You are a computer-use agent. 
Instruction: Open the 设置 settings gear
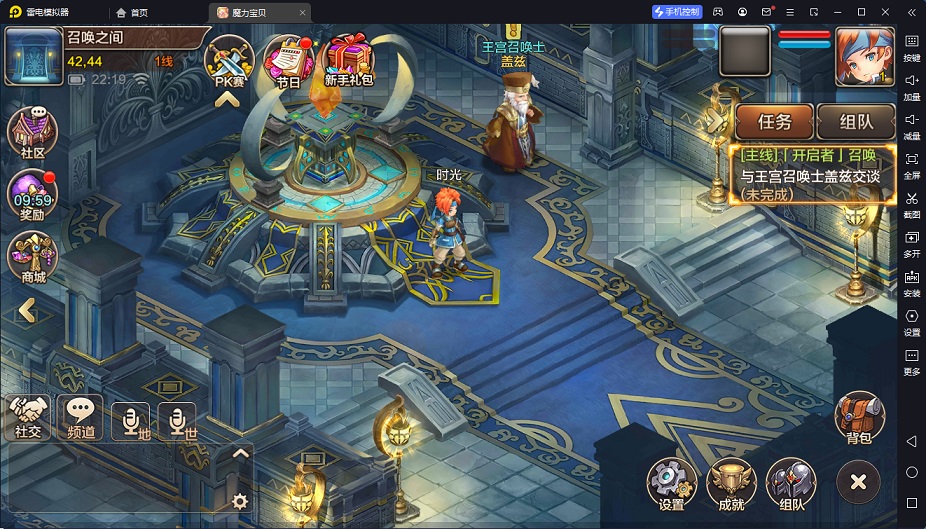pos(671,484)
